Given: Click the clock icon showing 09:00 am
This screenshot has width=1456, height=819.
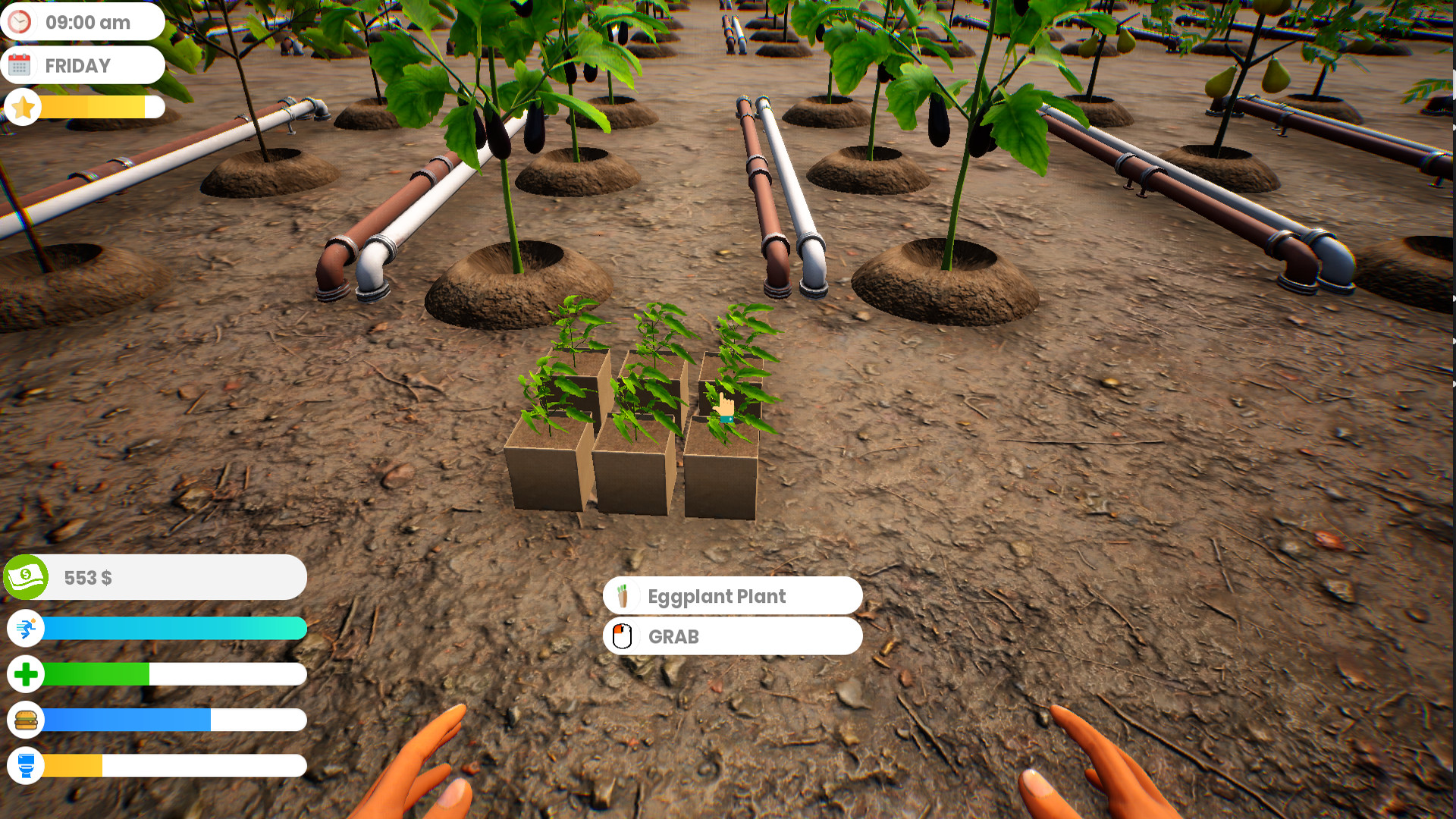Looking at the screenshot, I should point(22,22).
